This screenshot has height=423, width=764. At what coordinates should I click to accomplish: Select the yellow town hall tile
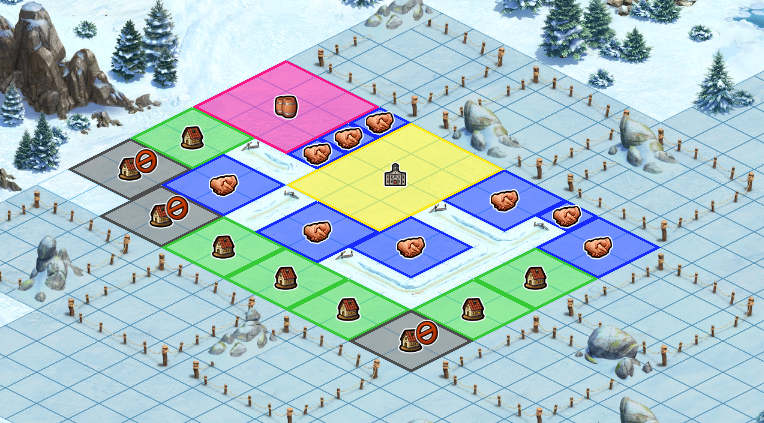[x=396, y=177]
